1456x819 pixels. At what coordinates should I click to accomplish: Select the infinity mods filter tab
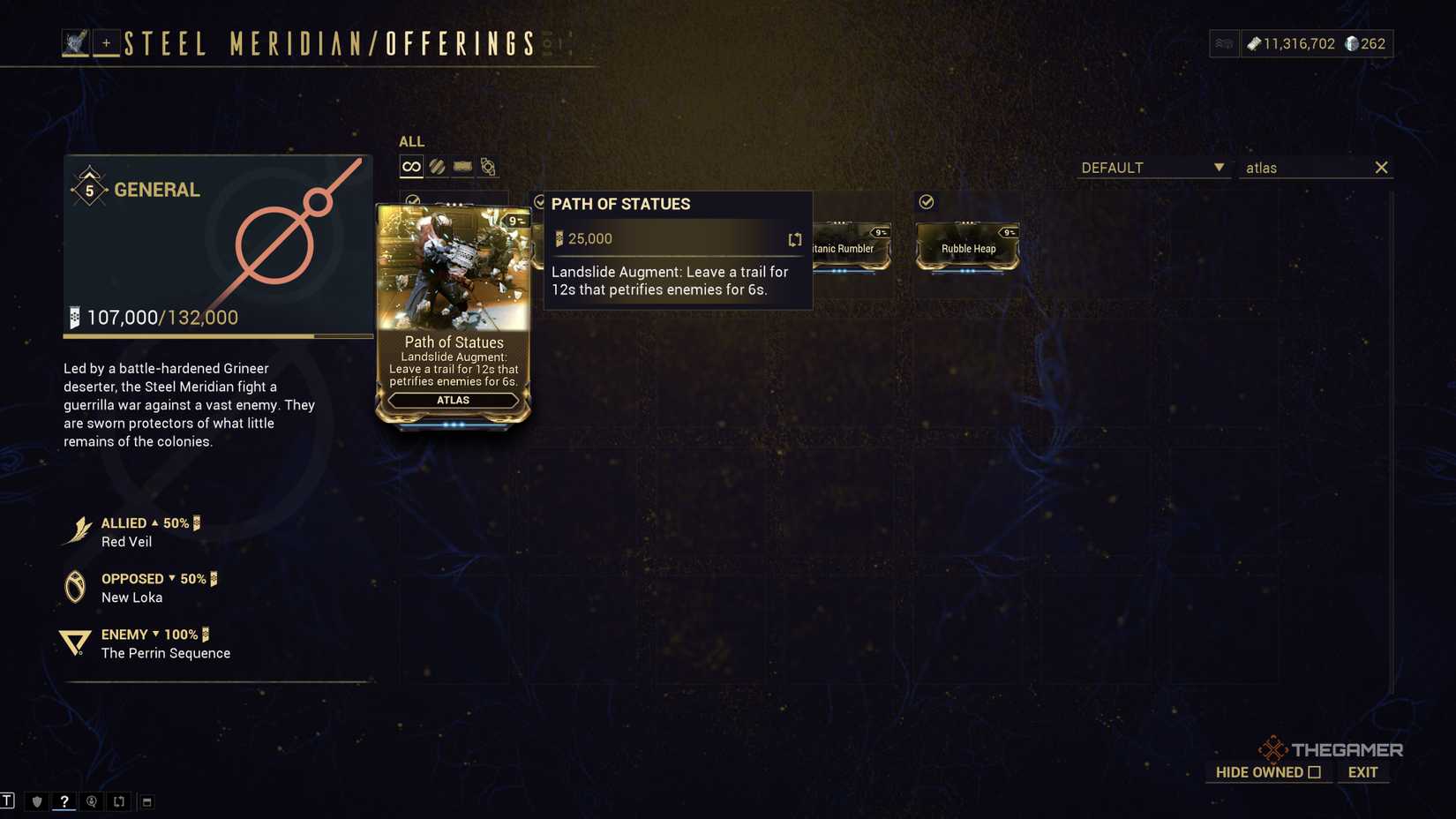pos(410,166)
